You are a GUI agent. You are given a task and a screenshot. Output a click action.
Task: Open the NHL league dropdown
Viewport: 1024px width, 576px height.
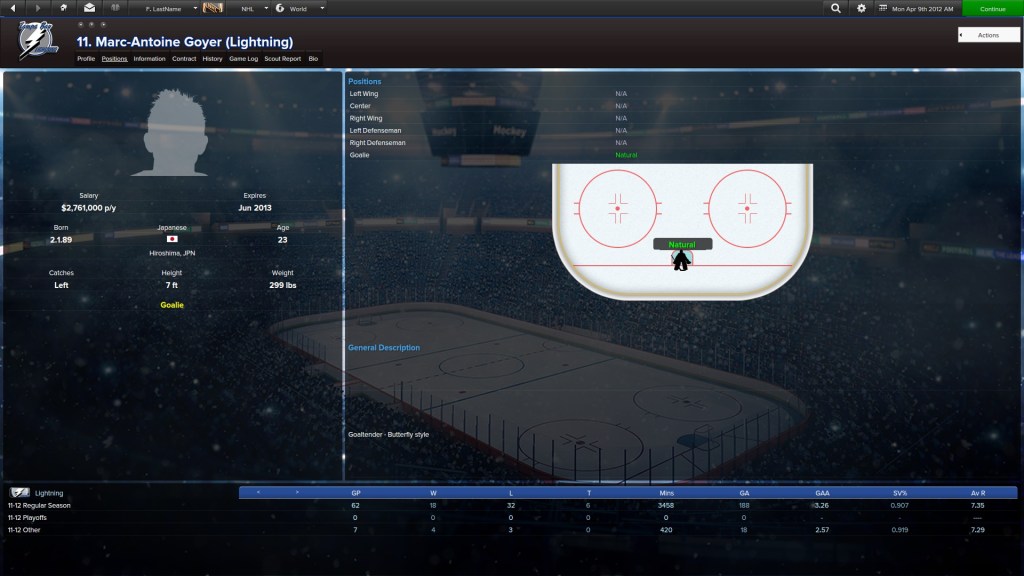click(251, 8)
